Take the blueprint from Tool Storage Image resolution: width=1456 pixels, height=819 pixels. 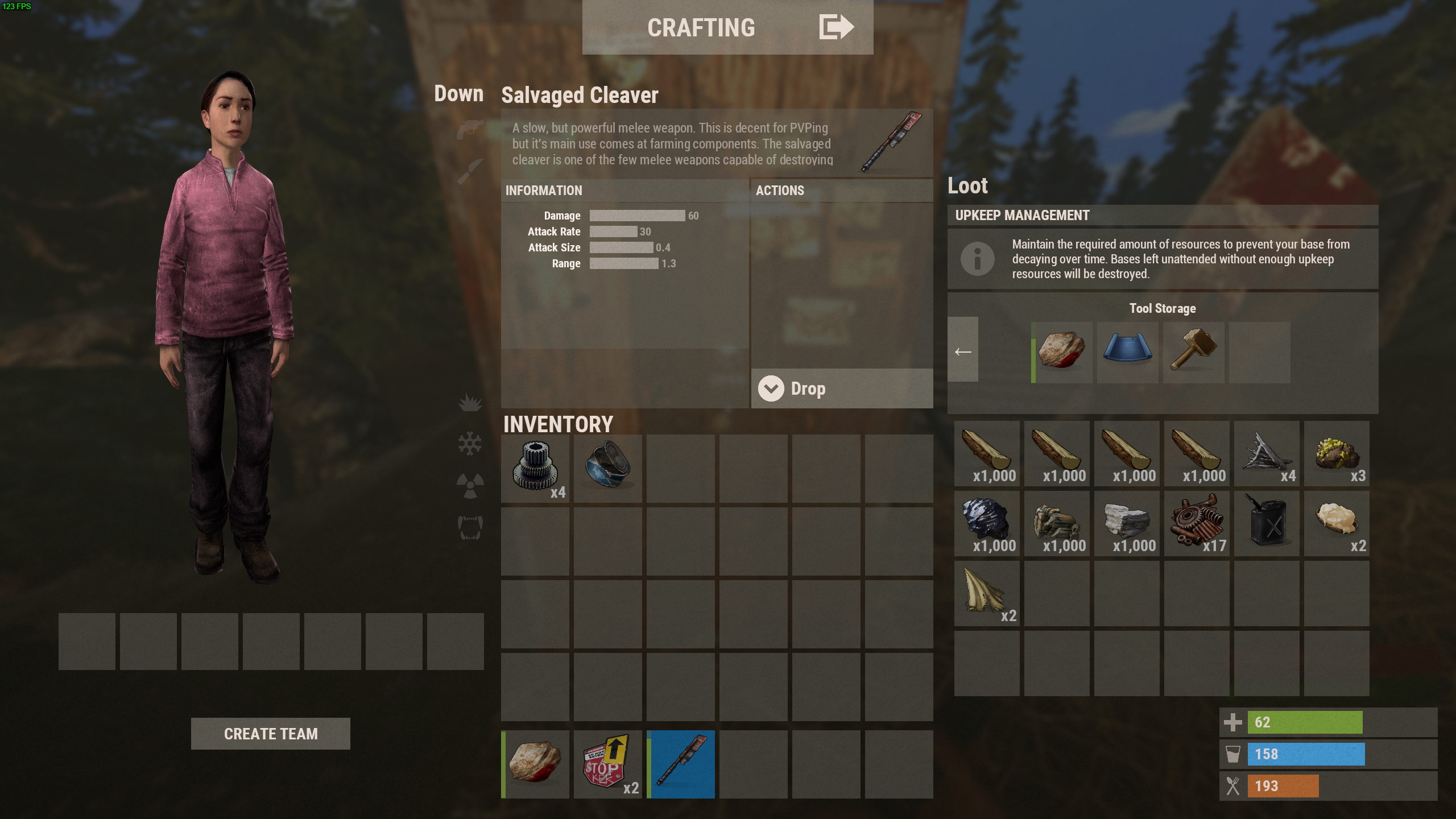click(1128, 352)
